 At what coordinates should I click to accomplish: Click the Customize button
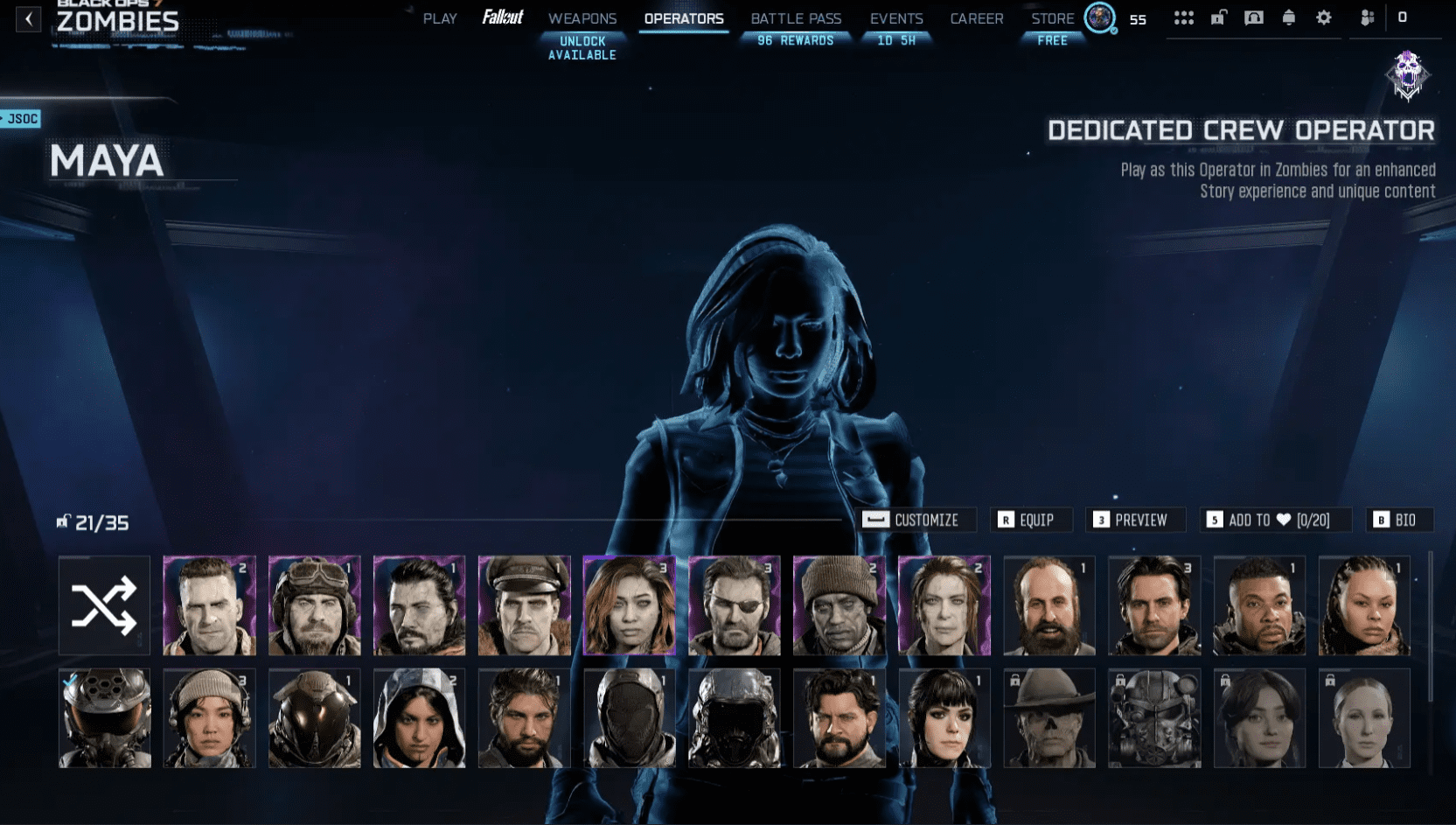(x=916, y=520)
